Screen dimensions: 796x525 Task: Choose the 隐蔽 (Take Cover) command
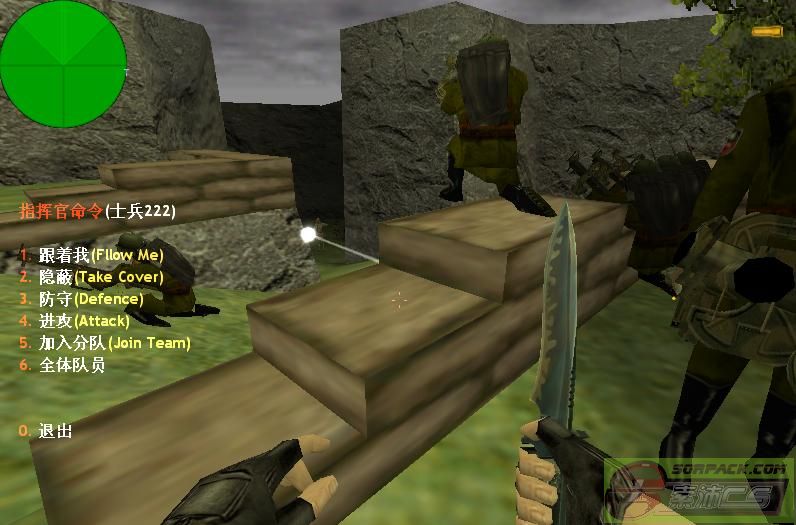click(100, 277)
